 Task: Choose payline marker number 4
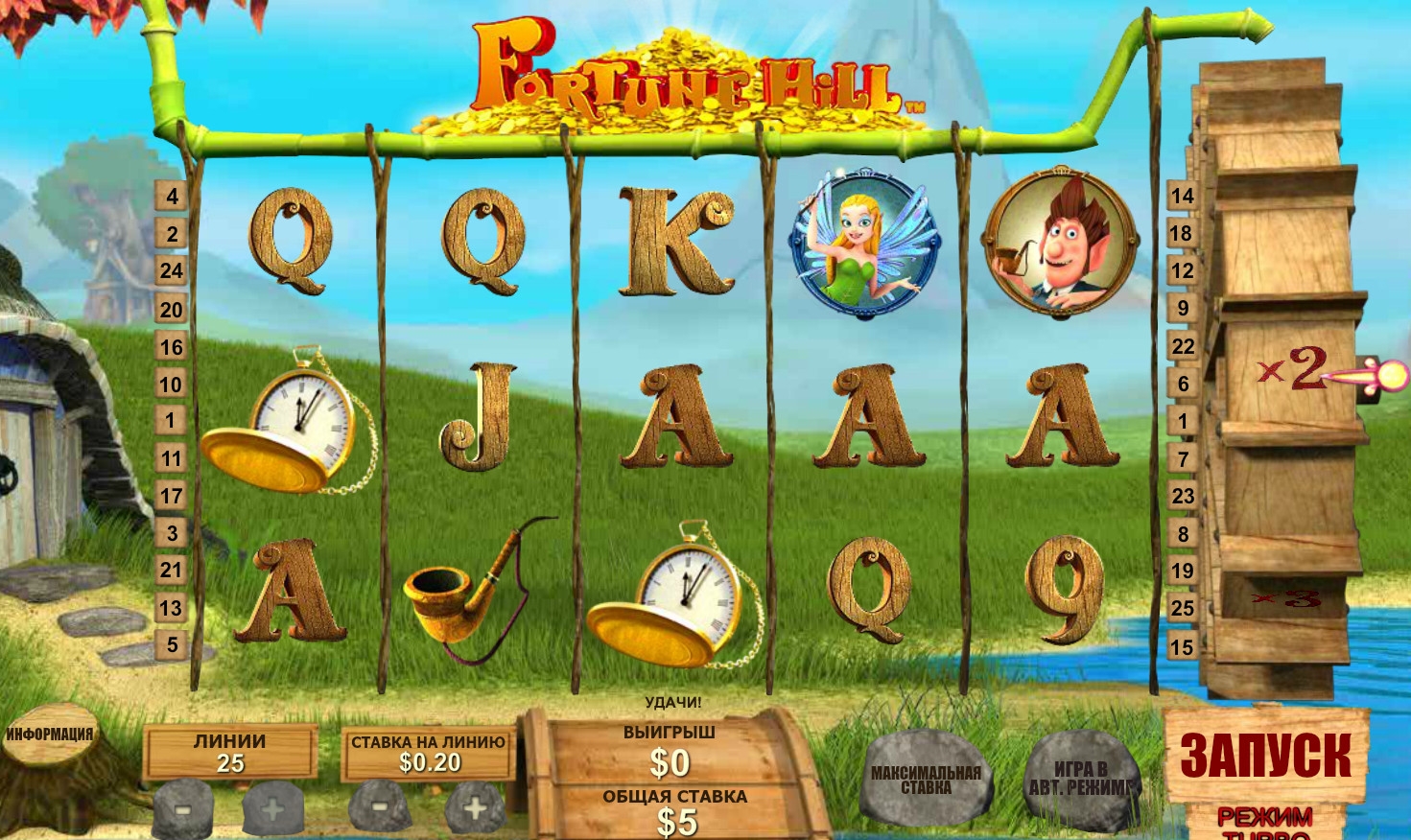(172, 197)
